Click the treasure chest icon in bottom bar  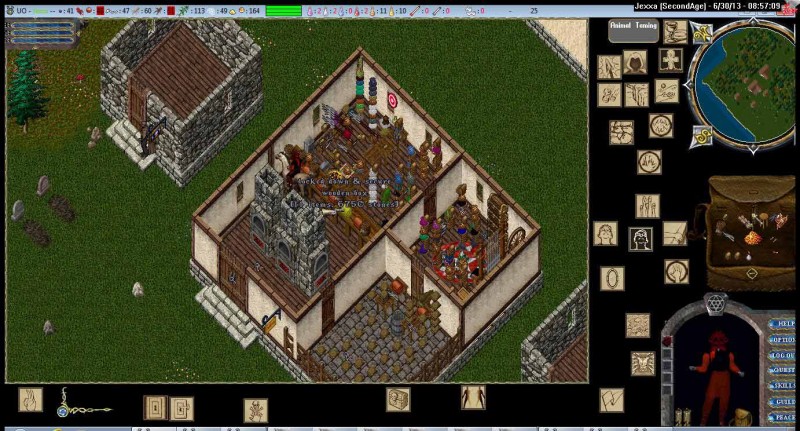coord(398,399)
